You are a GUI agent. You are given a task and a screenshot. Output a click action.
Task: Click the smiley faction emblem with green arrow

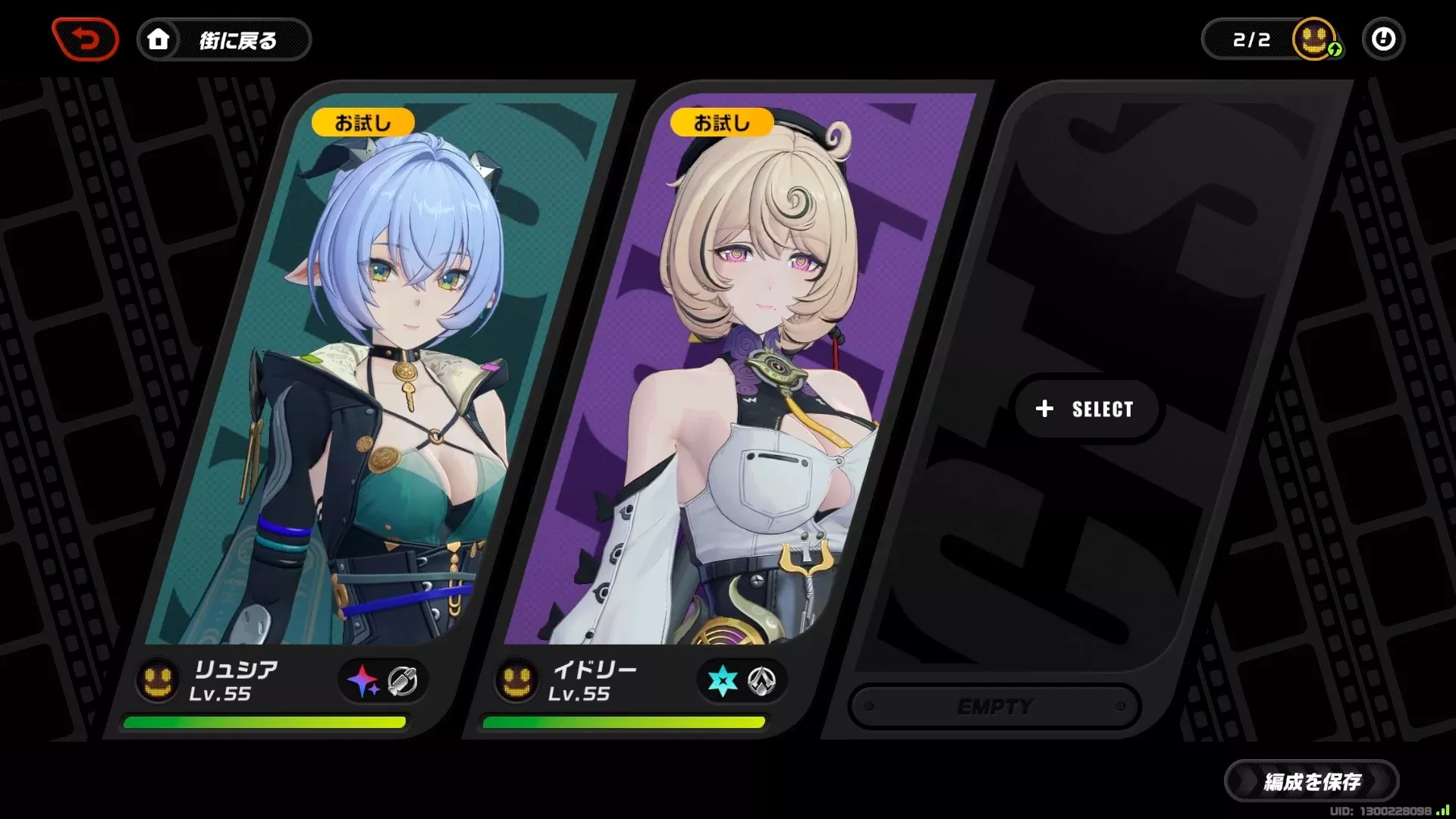[1314, 37]
